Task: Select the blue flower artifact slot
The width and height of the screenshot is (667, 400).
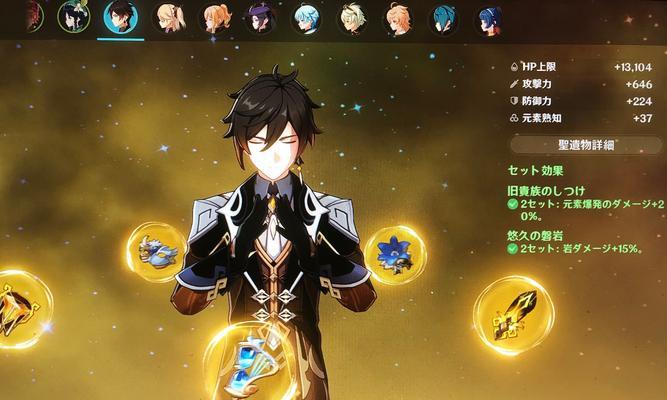Action: pyautogui.click(x=395, y=254)
